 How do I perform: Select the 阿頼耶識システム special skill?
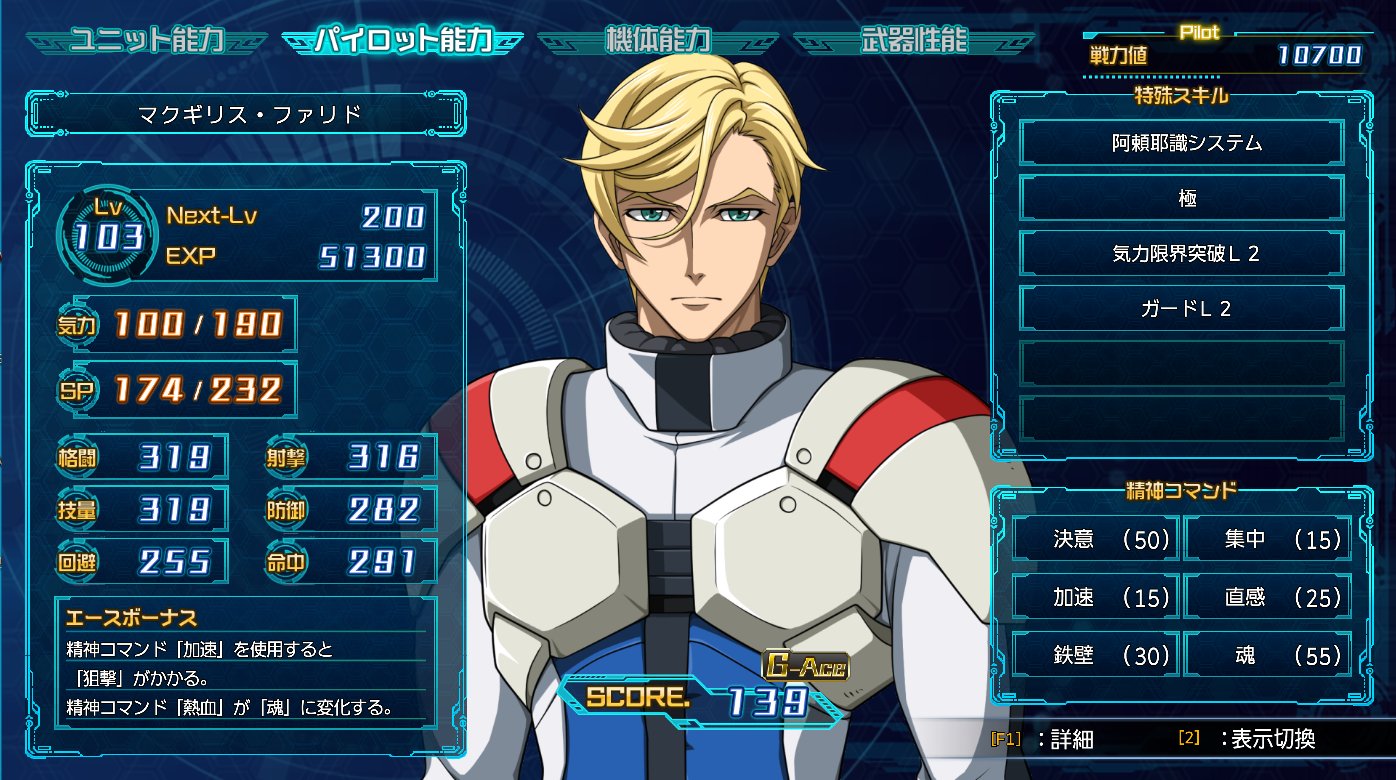pyautogui.click(x=1180, y=143)
